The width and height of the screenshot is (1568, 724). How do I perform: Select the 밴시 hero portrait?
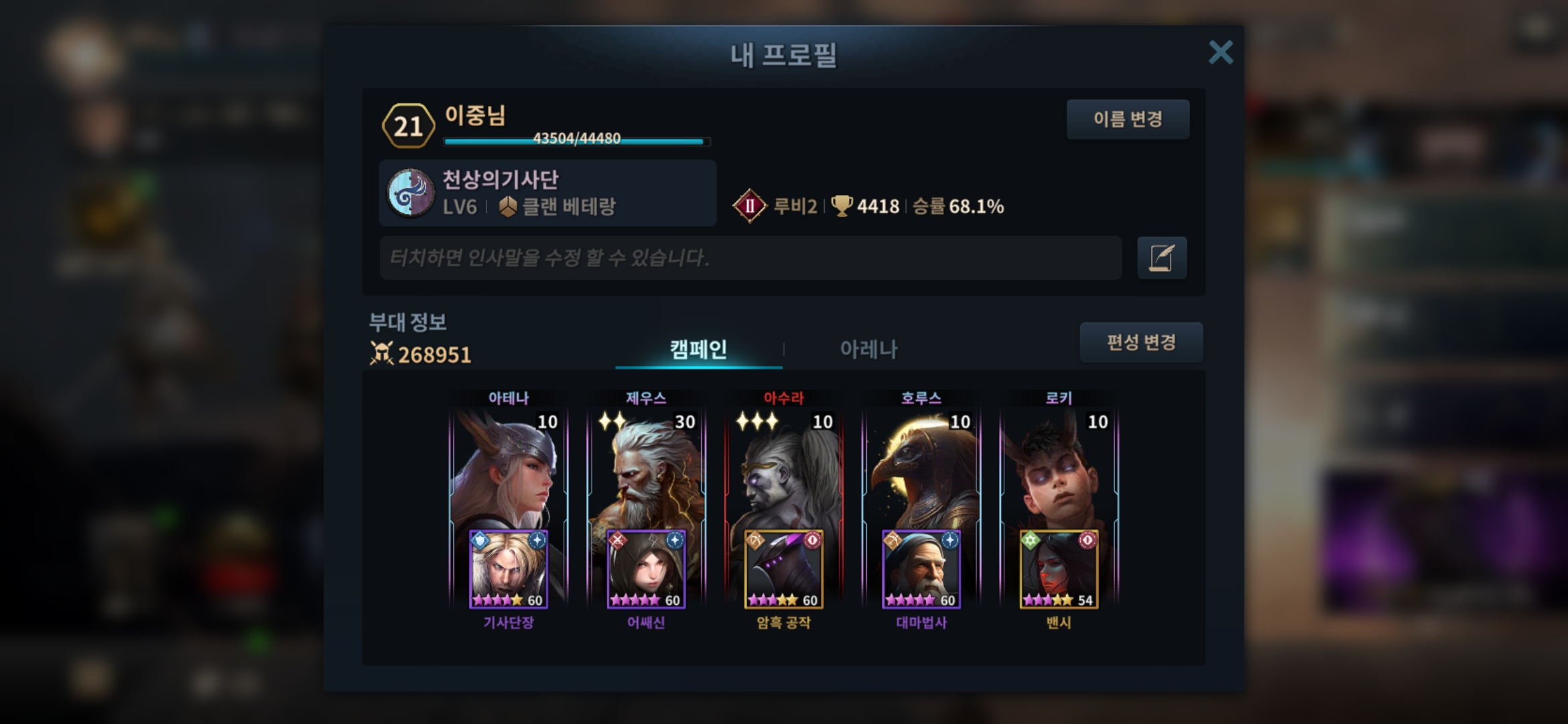(1059, 570)
